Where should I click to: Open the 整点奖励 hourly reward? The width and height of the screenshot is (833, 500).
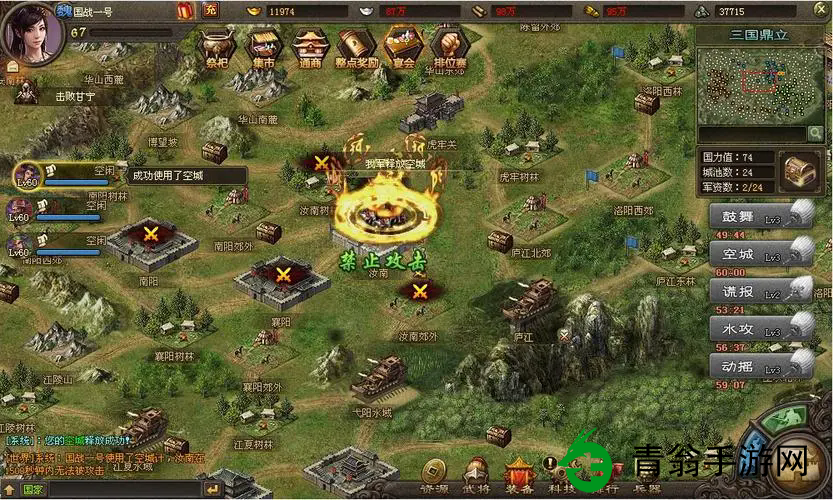(x=356, y=47)
